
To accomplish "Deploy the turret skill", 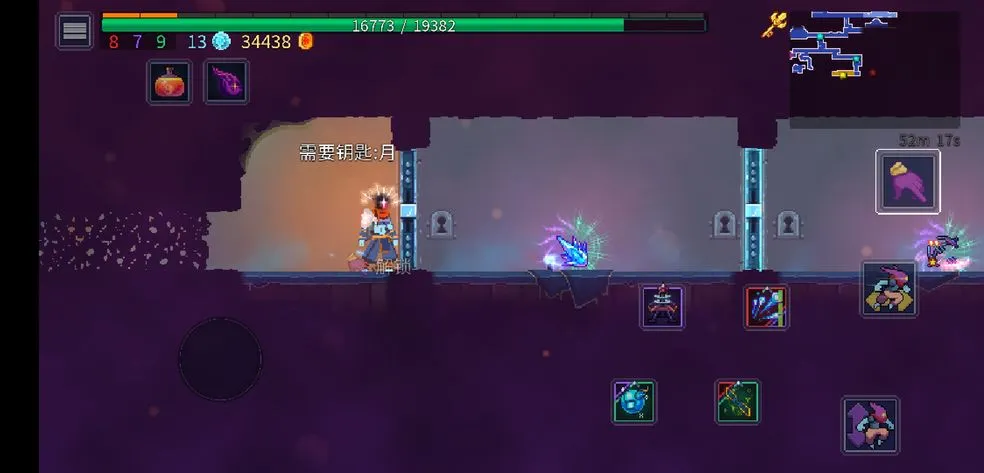I will tap(662, 306).
